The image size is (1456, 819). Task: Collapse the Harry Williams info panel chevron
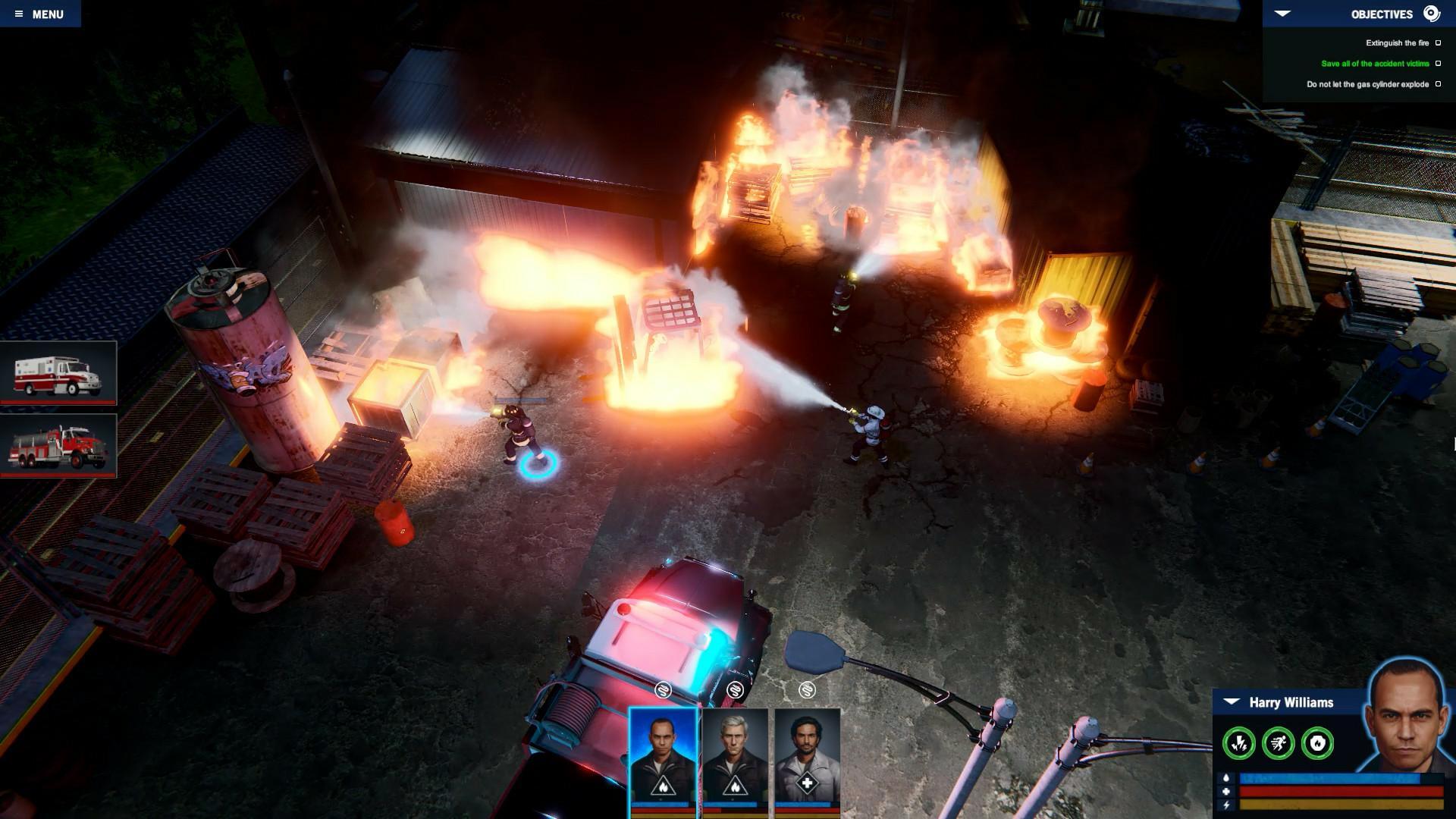(x=1232, y=703)
